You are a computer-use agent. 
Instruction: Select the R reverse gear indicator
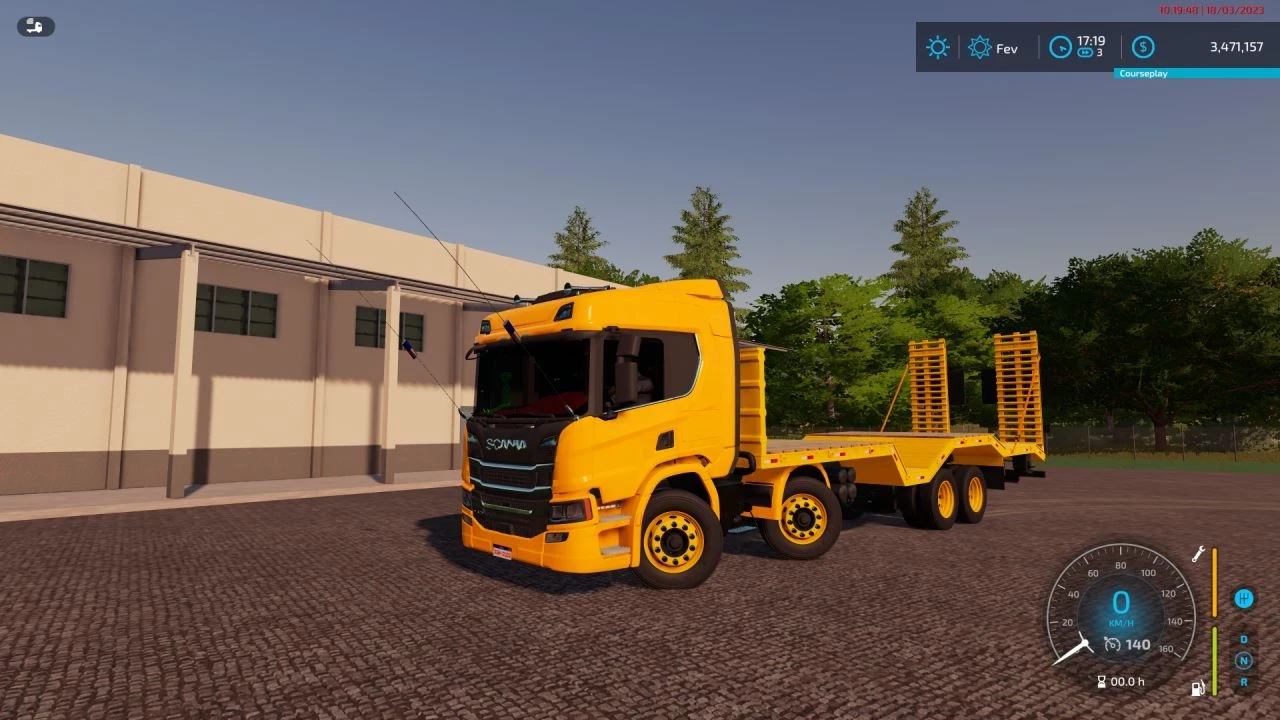click(x=1243, y=682)
